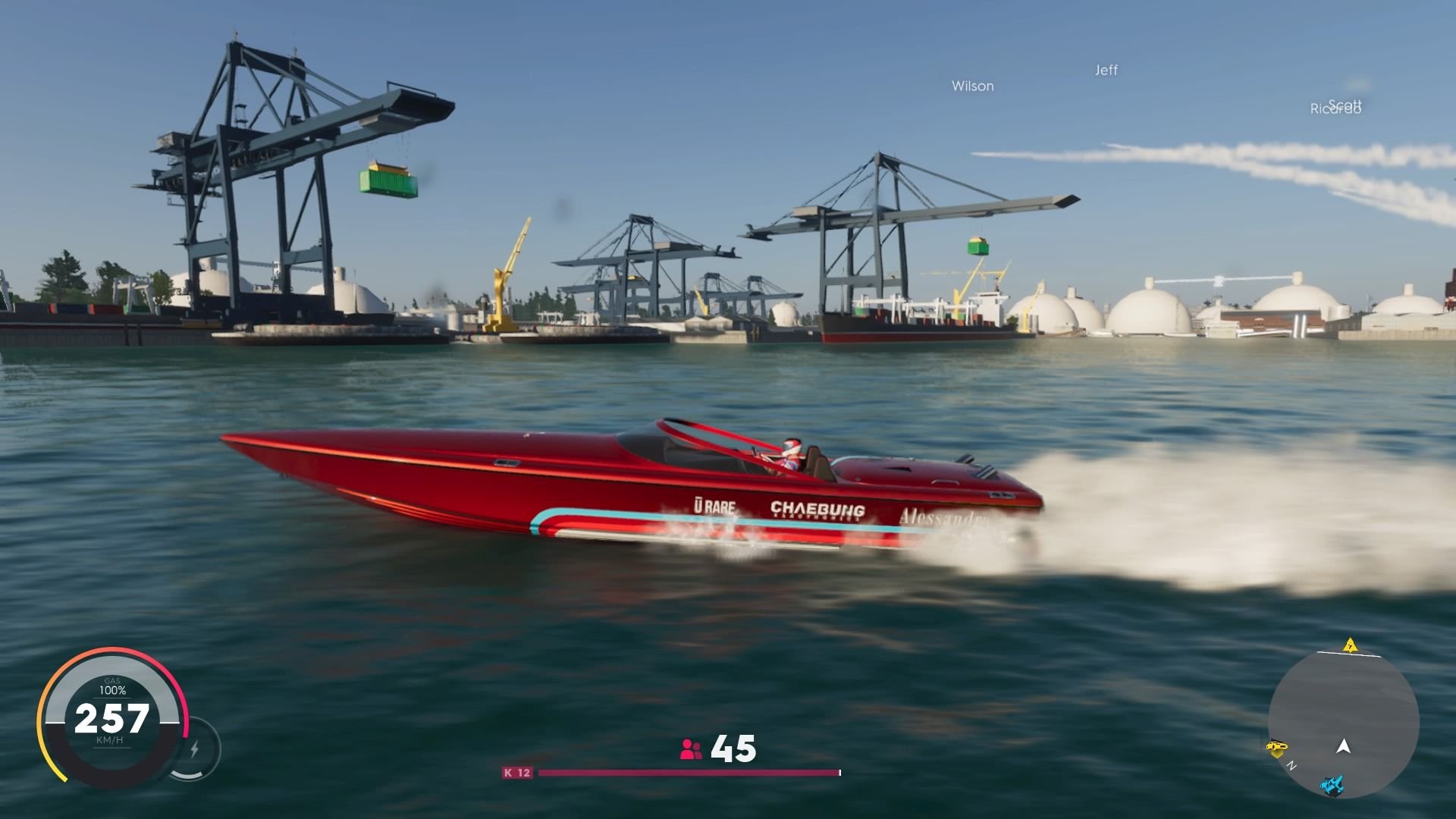Screen dimensions: 1456x819
Task: Click the player name Jeff
Action: (x=1106, y=71)
